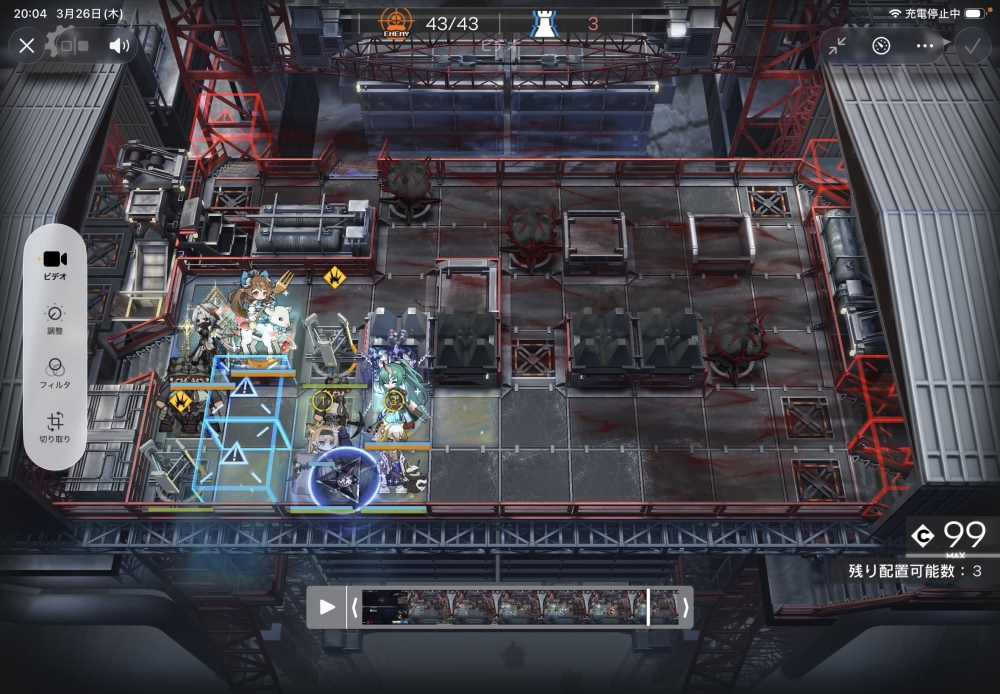This screenshot has width=1000, height=694.
Task: Click the inward arrows shrink icon
Action: [837, 46]
